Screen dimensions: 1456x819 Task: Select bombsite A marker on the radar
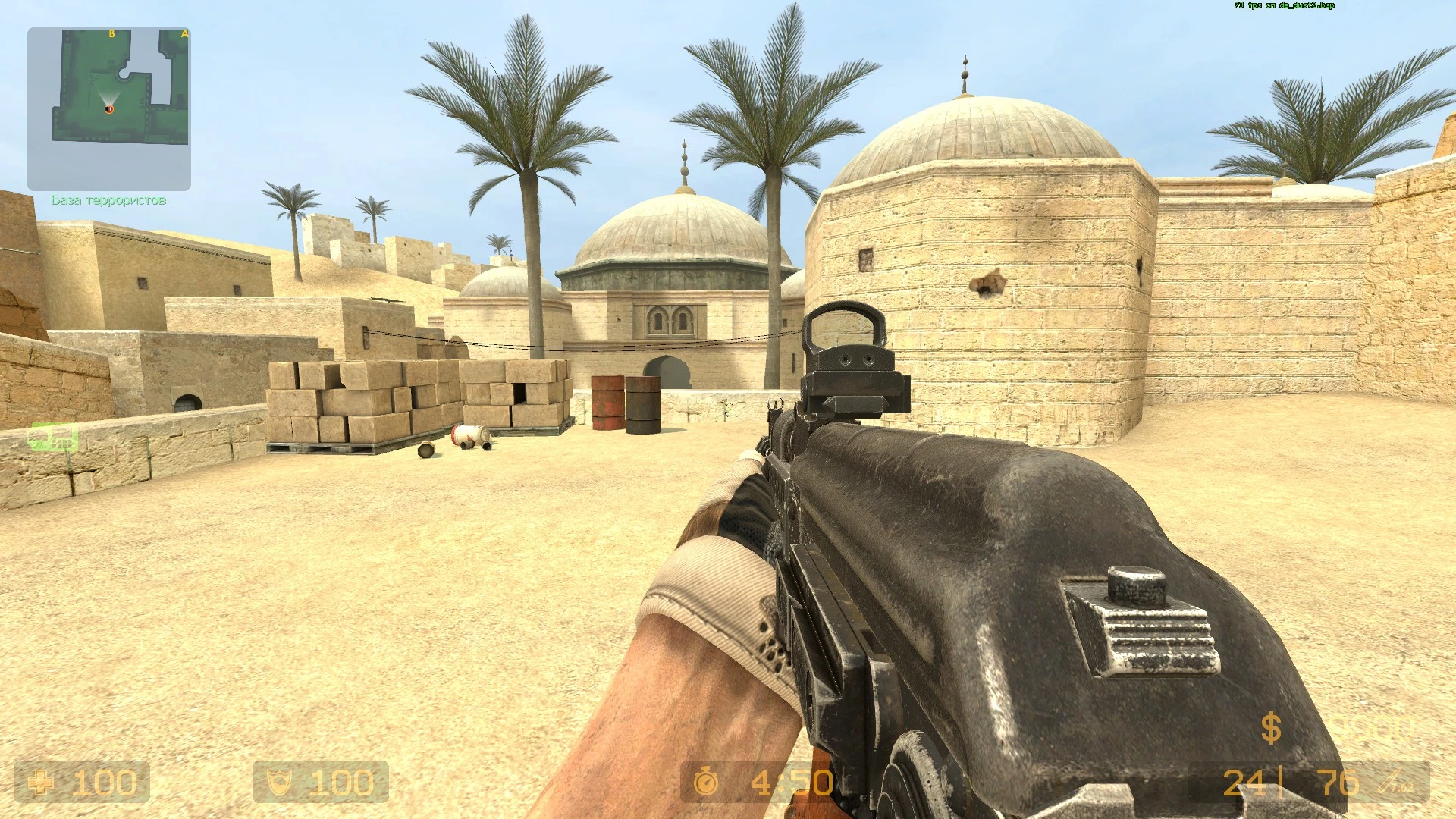pos(184,33)
